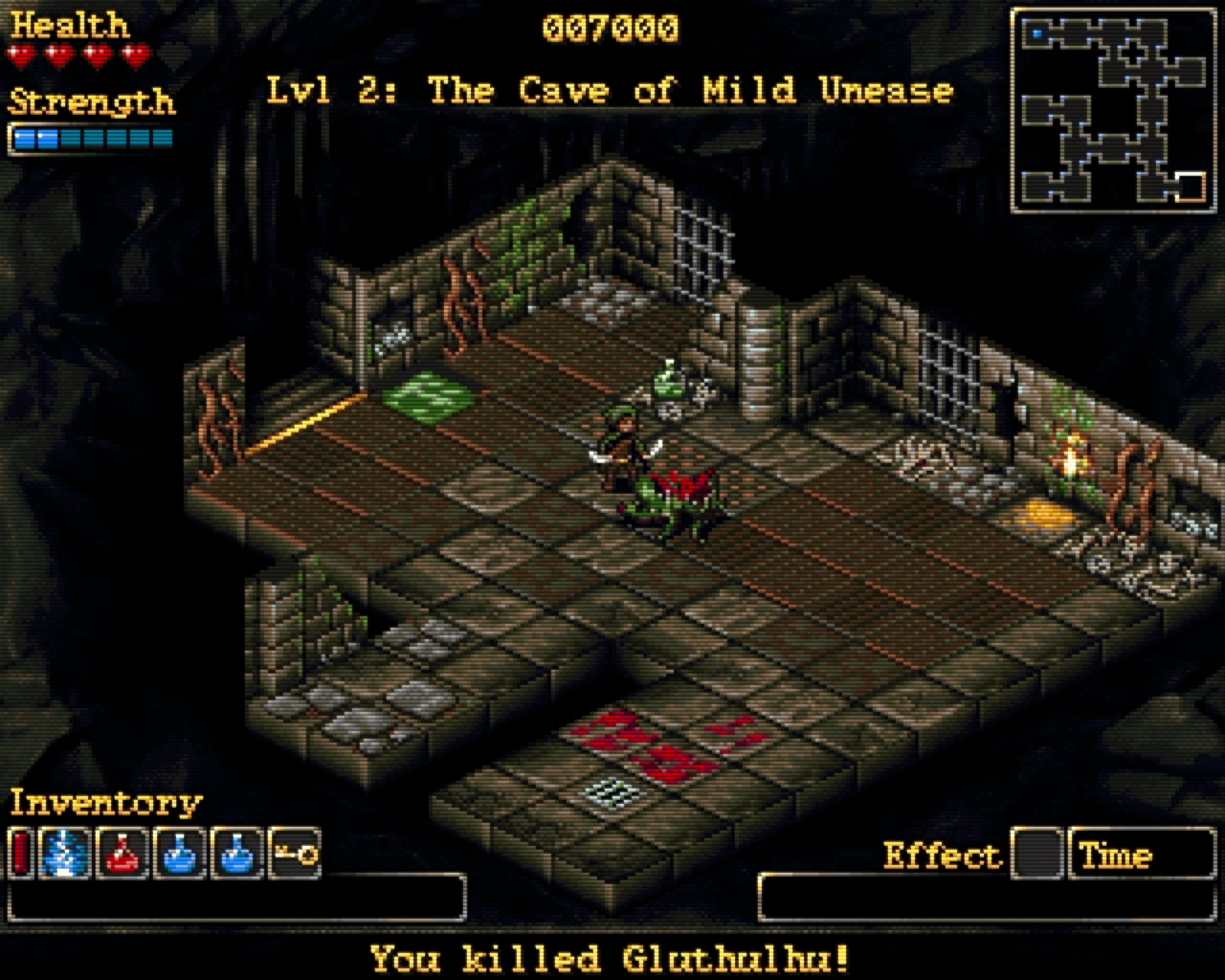Select the red potion inventory slot

coord(124,853)
